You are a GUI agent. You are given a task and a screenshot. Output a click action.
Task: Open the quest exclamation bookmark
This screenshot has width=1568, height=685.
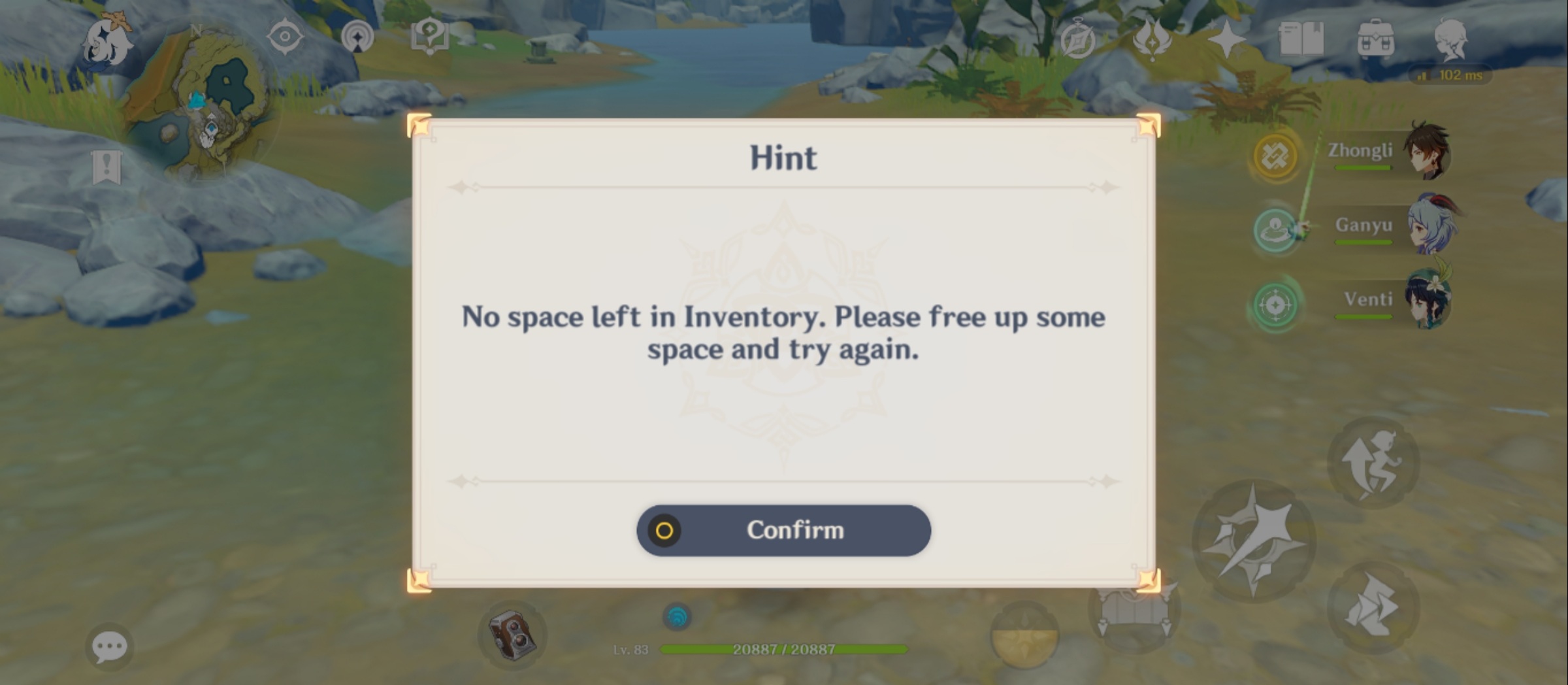click(106, 167)
